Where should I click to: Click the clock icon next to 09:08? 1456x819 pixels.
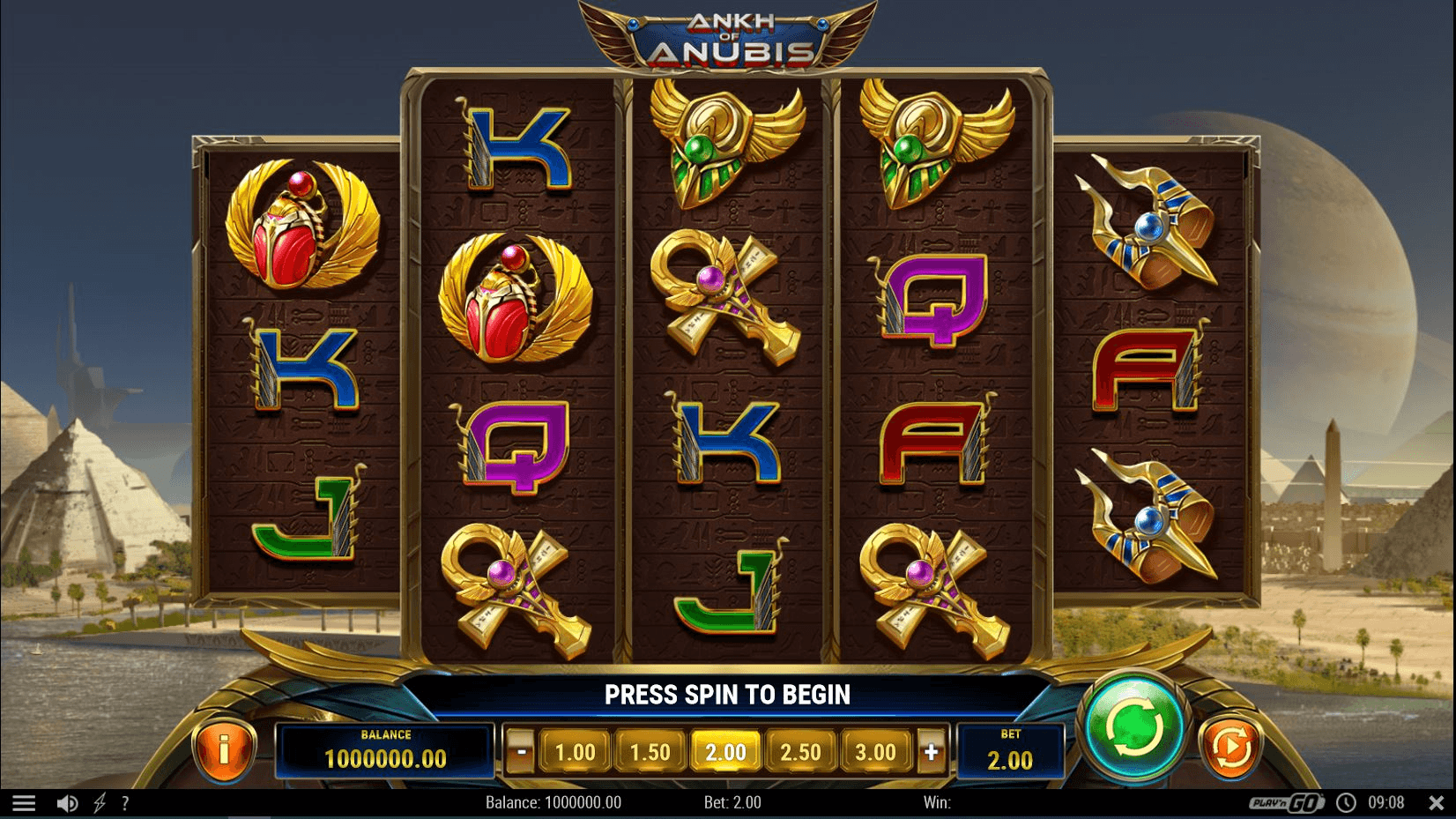(x=1347, y=802)
